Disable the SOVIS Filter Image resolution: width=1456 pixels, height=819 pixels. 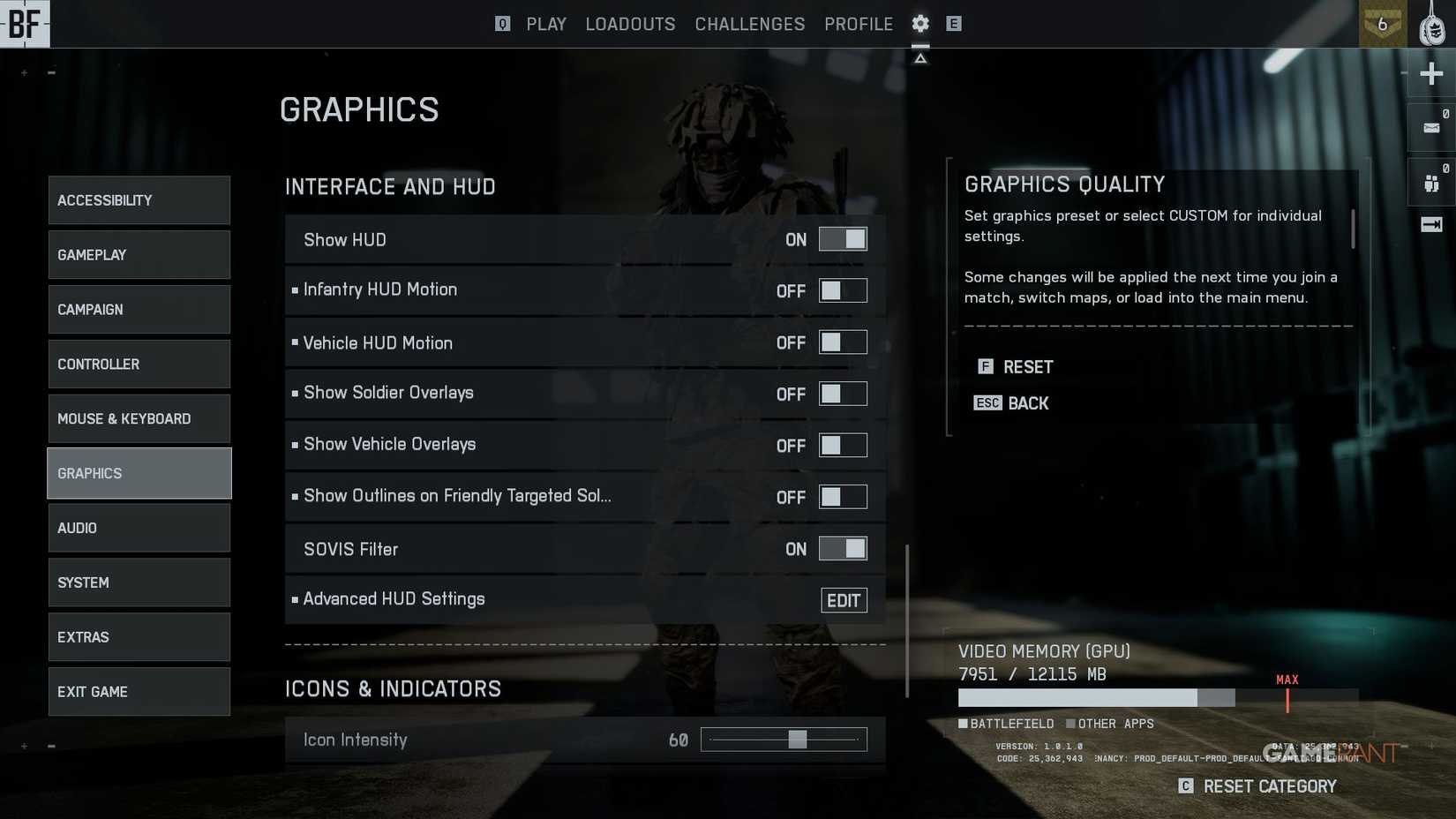point(843,548)
